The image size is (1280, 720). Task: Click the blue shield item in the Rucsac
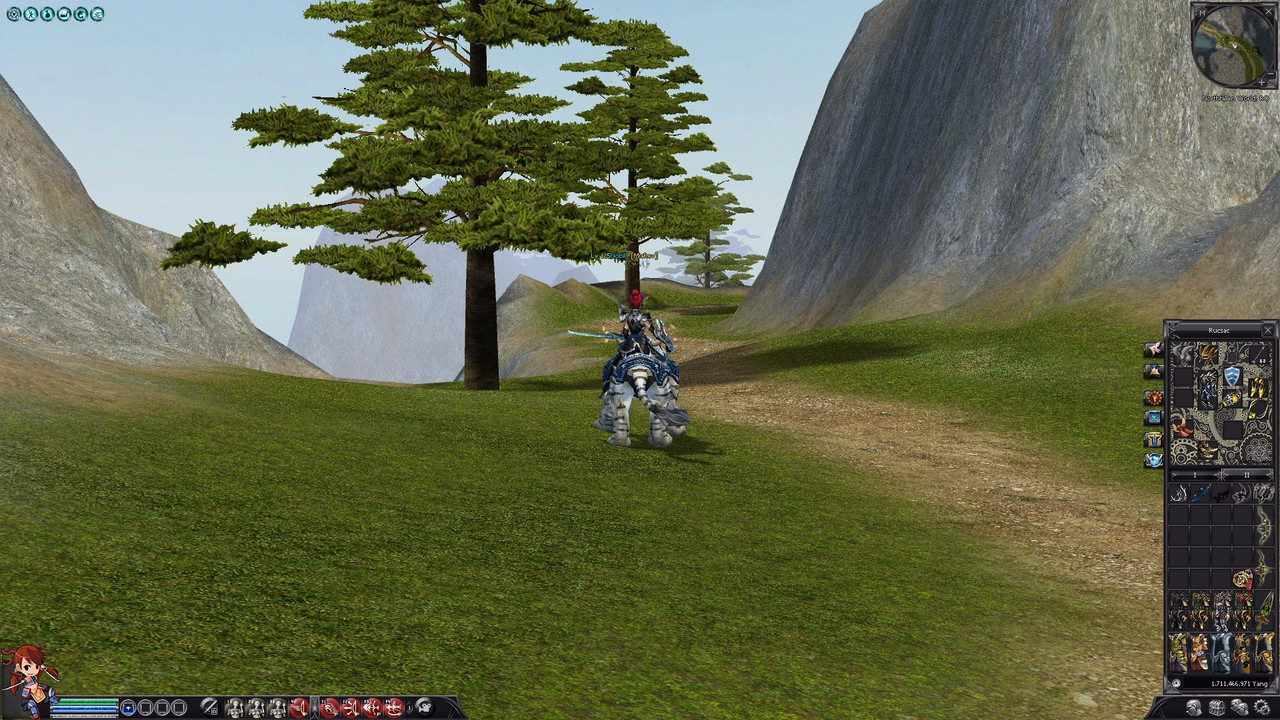1232,374
